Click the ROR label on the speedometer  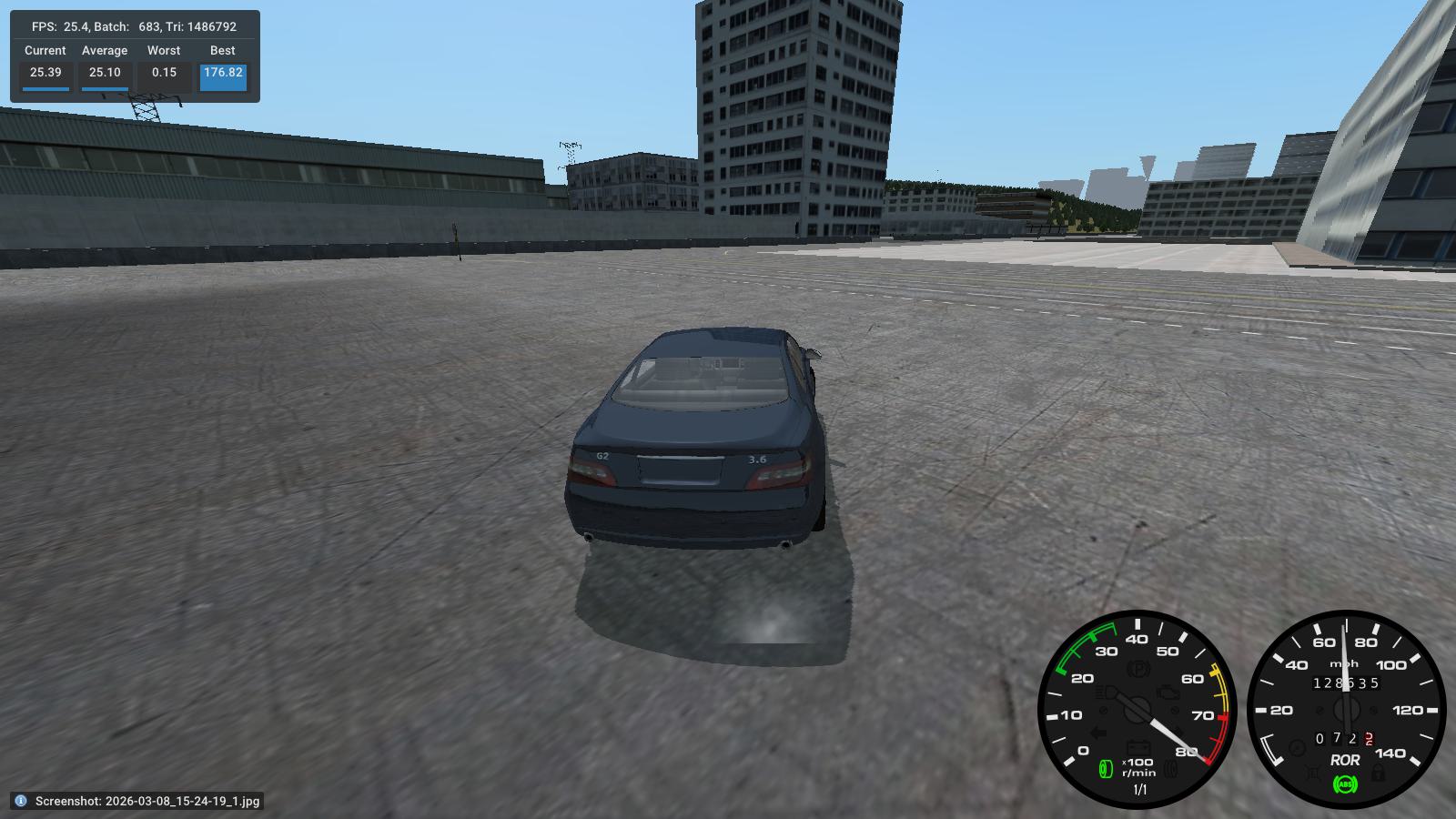[1346, 761]
